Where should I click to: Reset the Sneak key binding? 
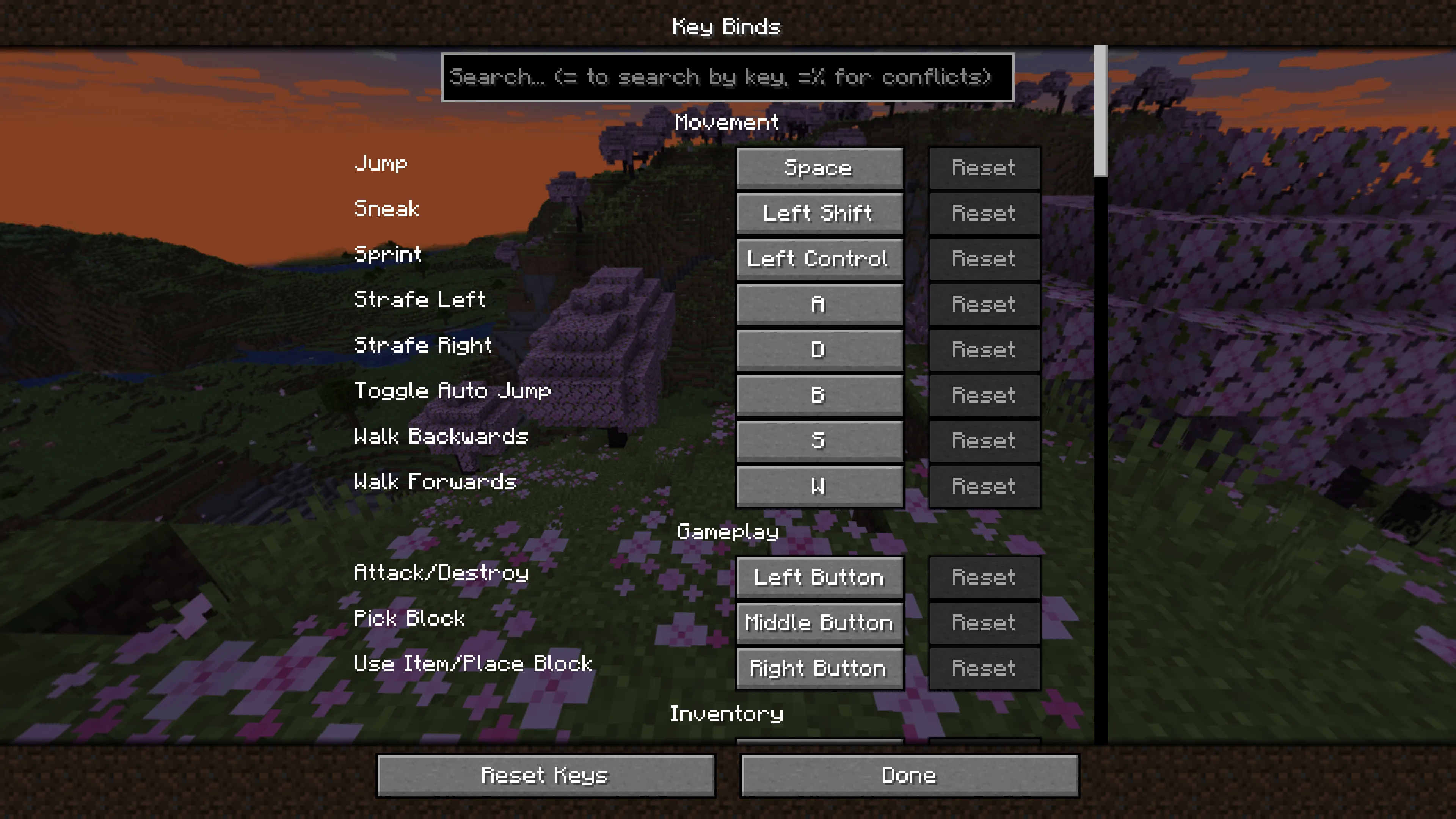[x=984, y=213]
